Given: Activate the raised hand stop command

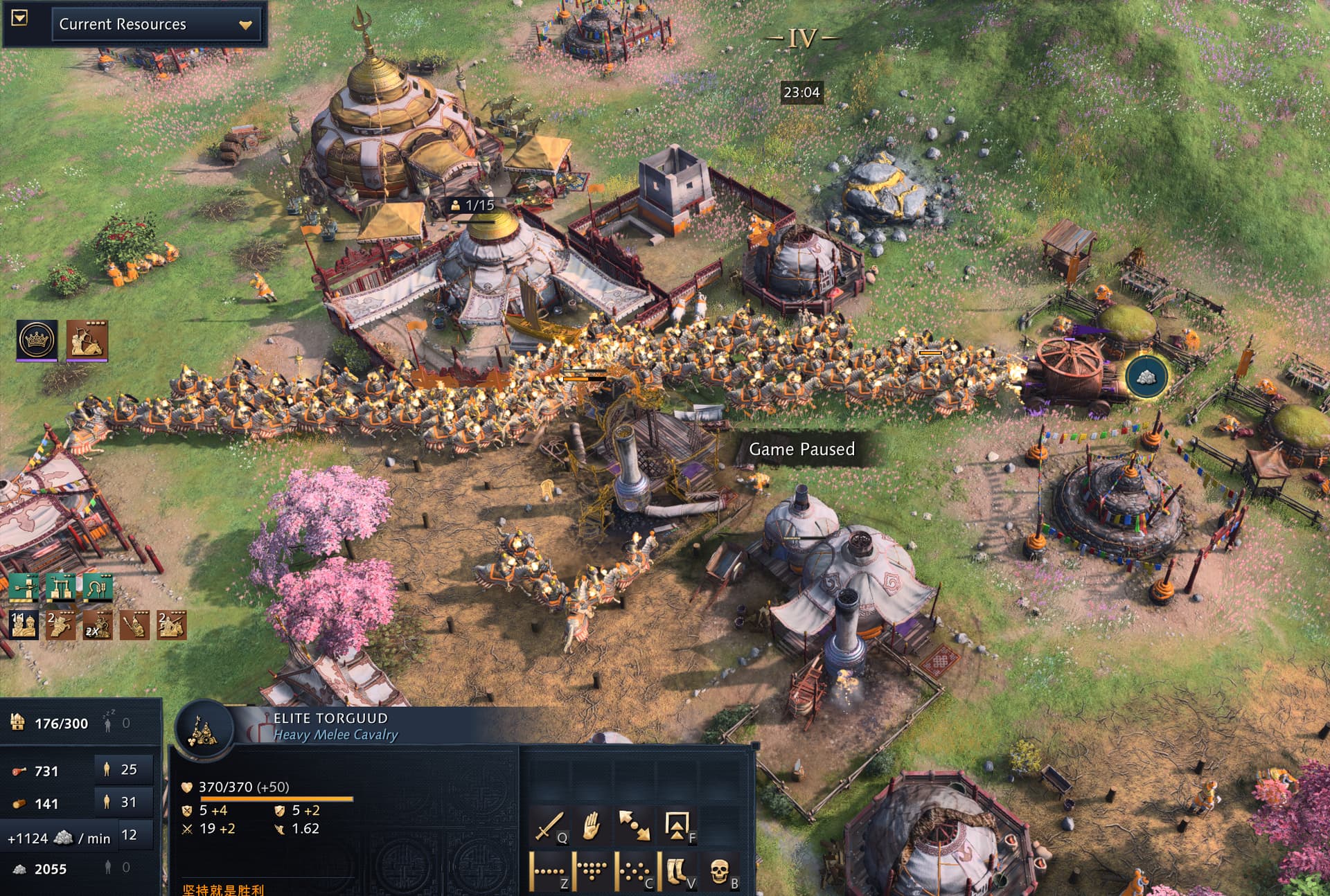Looking at the screenshot, I should [x=591, y=826].
